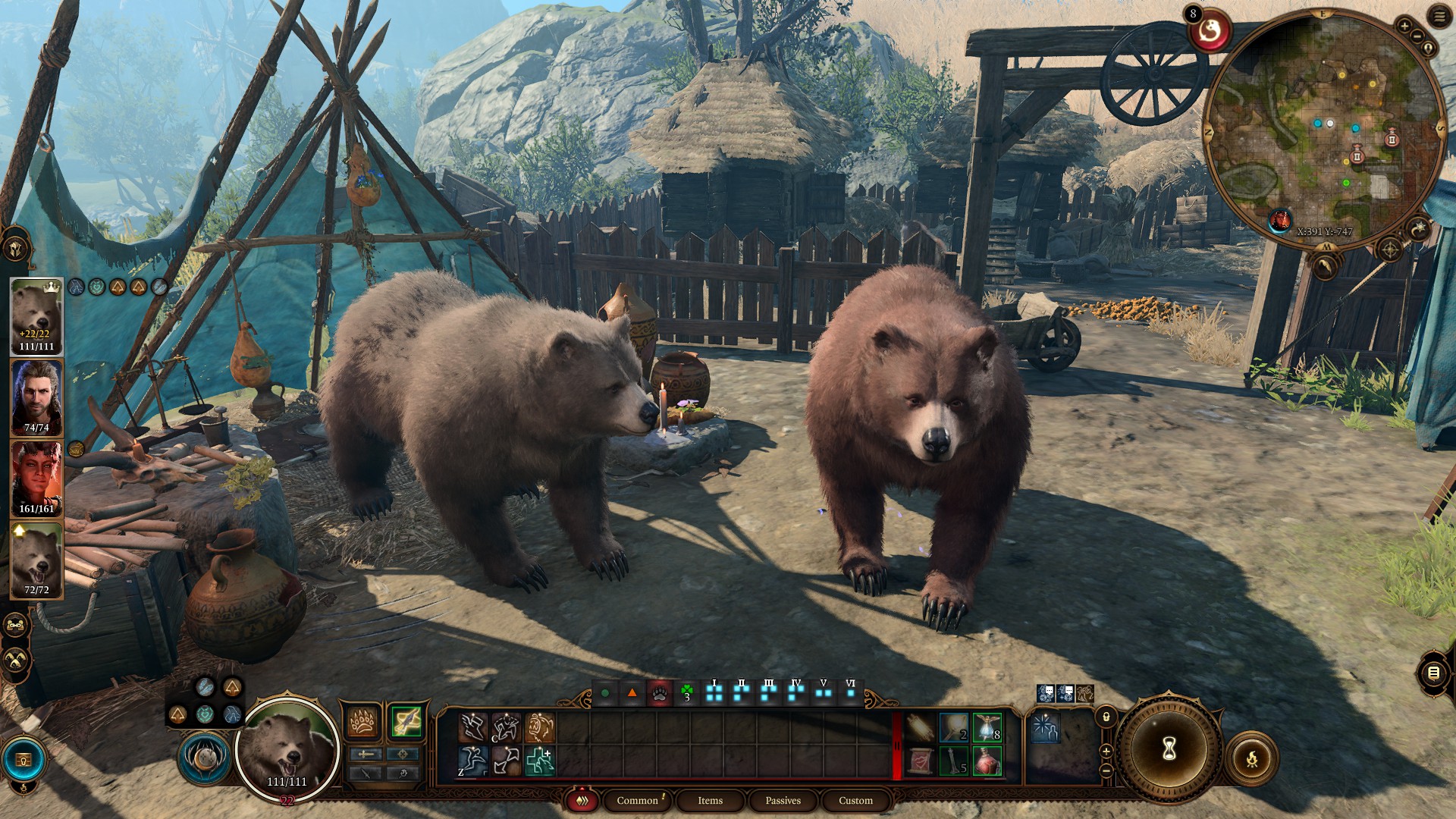Use the red health potion slot

(987, 761)
